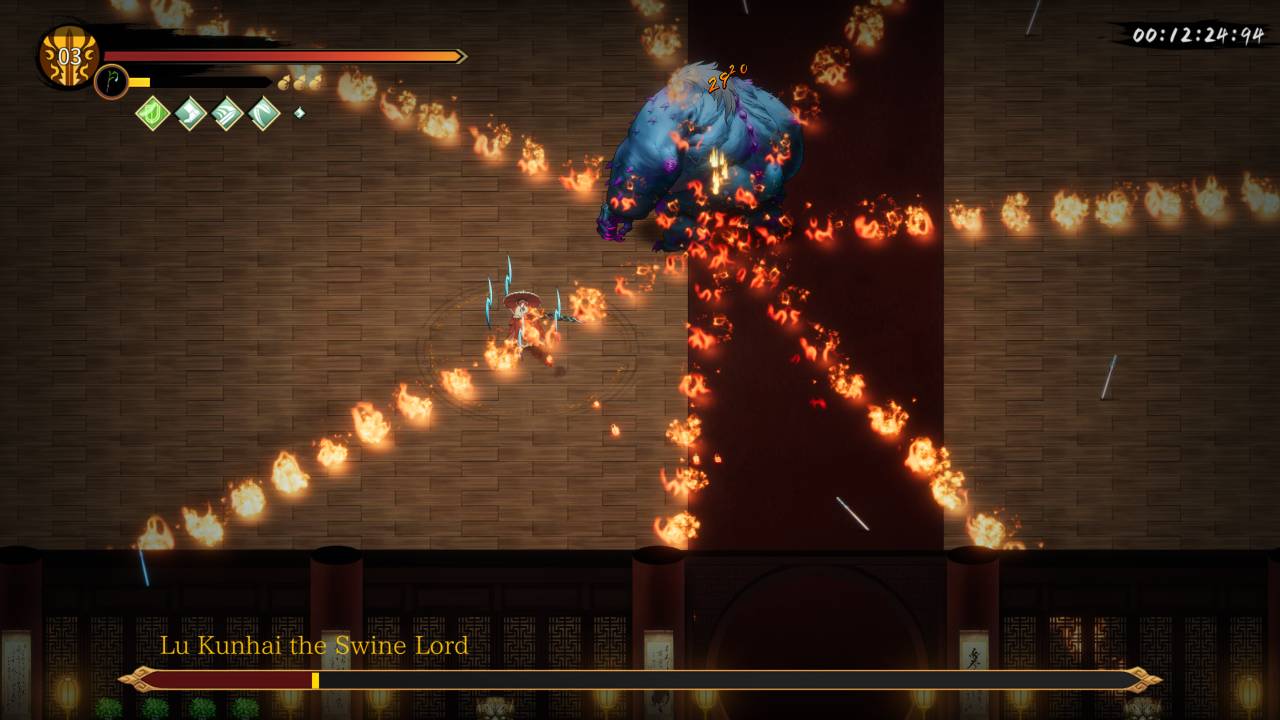The image size is (1280, 720).
Task: Click the green sprout spell icon
Action: pos(110,81)
